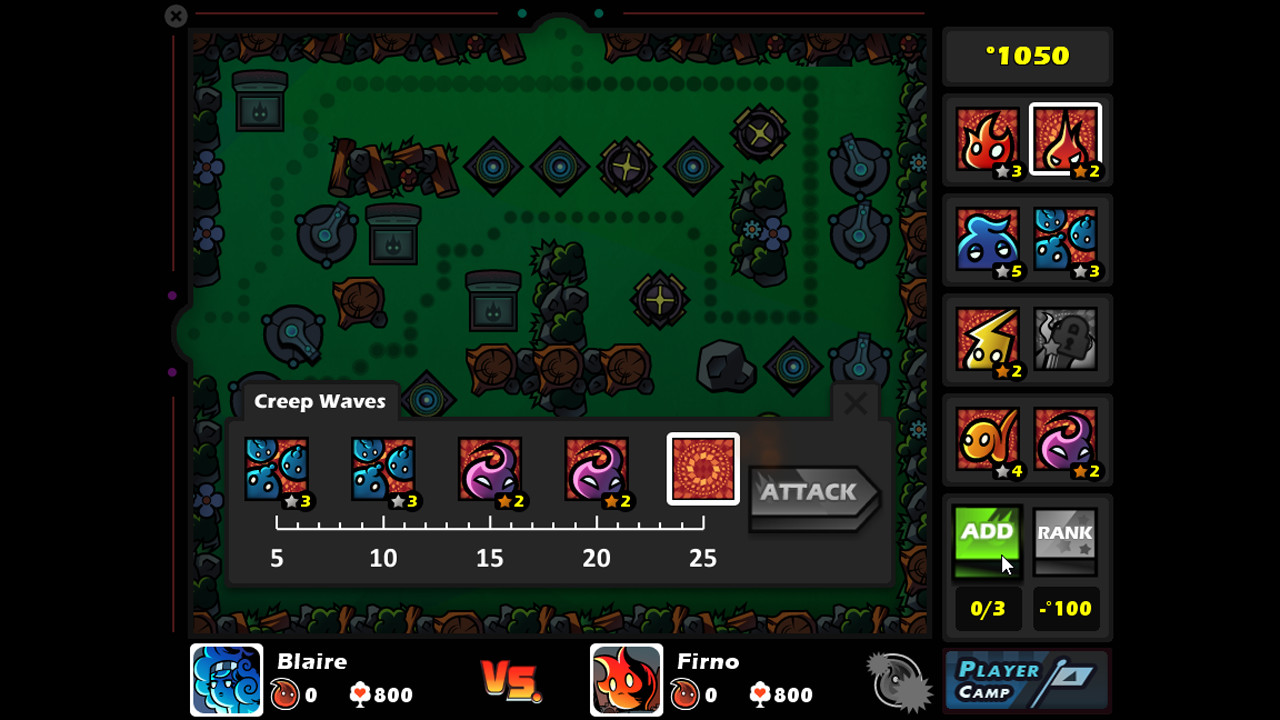Viewport: 1280px width, 720px height.
Task: Click the 1050 gold counter
Action: click(x=1026, y=56)
